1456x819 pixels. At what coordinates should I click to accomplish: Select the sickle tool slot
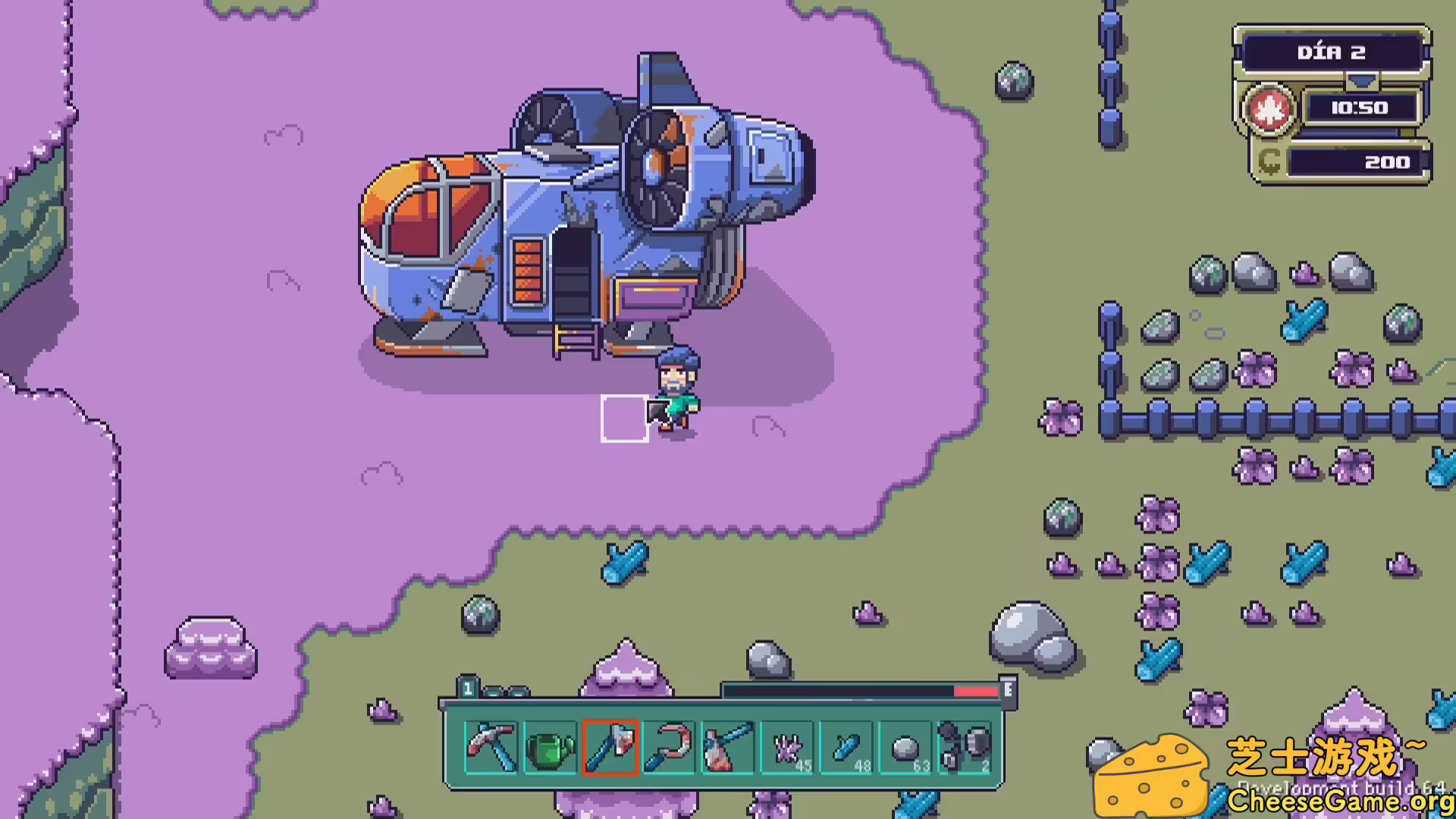pyautogui.click(x=669, y=747)
